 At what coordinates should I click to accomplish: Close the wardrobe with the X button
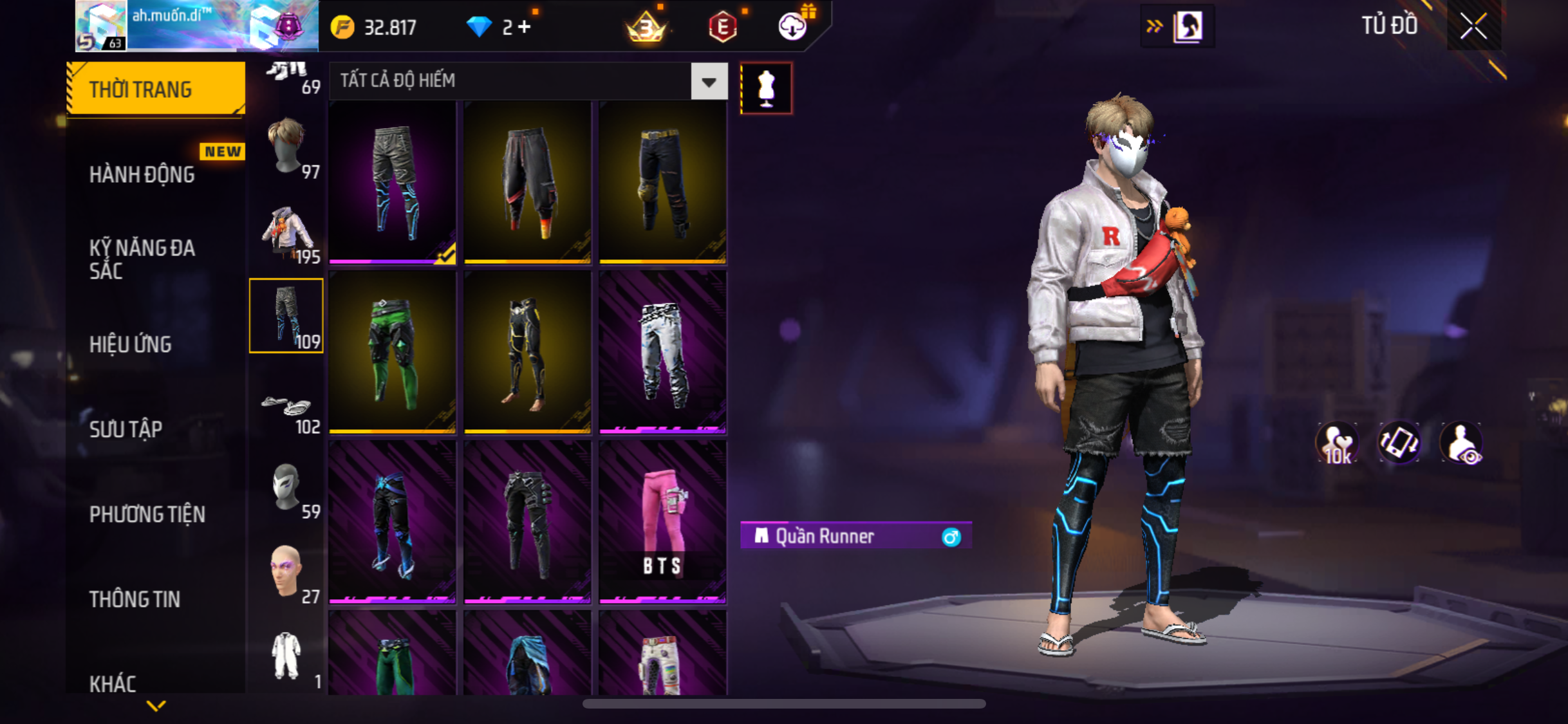pos(1473,26)
